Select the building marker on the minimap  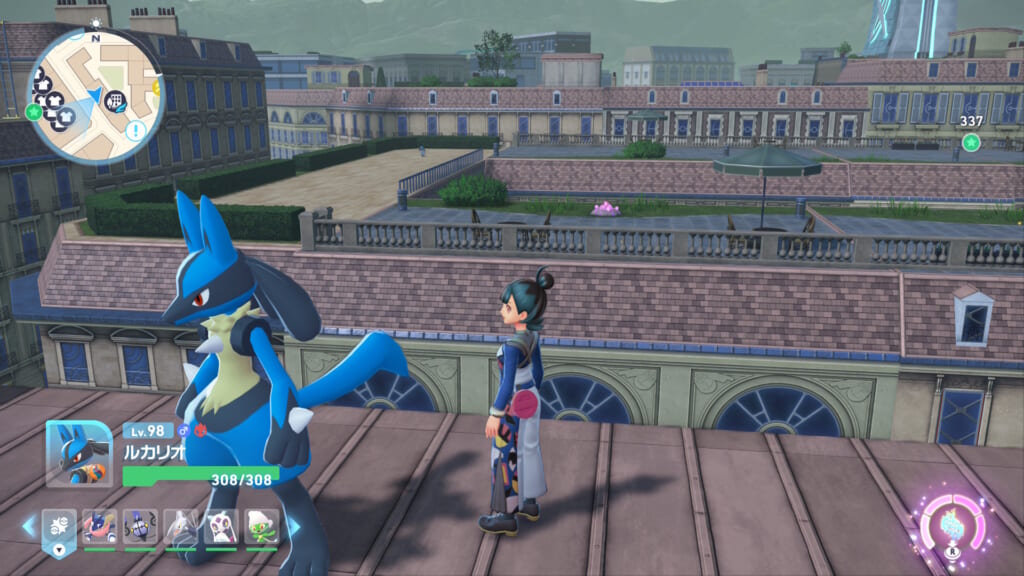117,100
